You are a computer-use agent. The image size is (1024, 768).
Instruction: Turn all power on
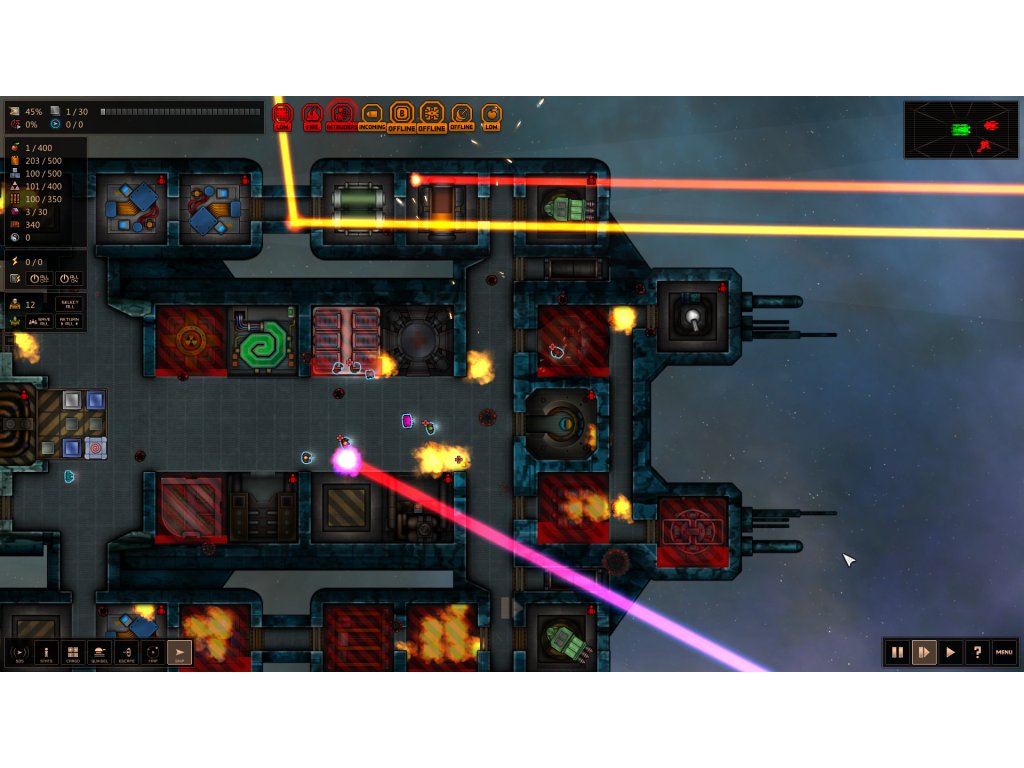pos(69,279)
